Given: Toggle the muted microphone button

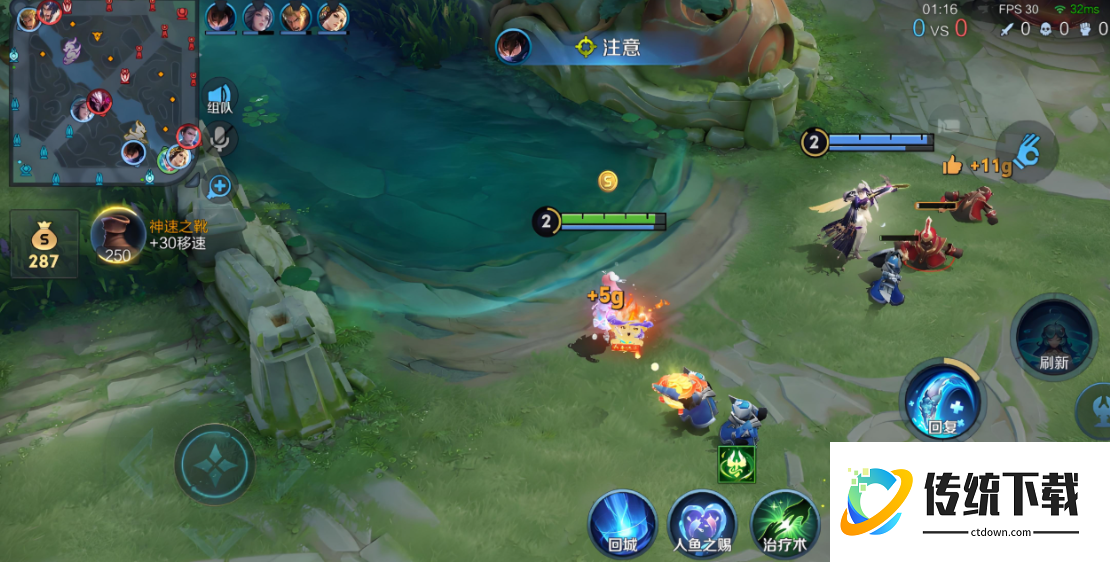Looking at the screenshot, I should point(221,139).
